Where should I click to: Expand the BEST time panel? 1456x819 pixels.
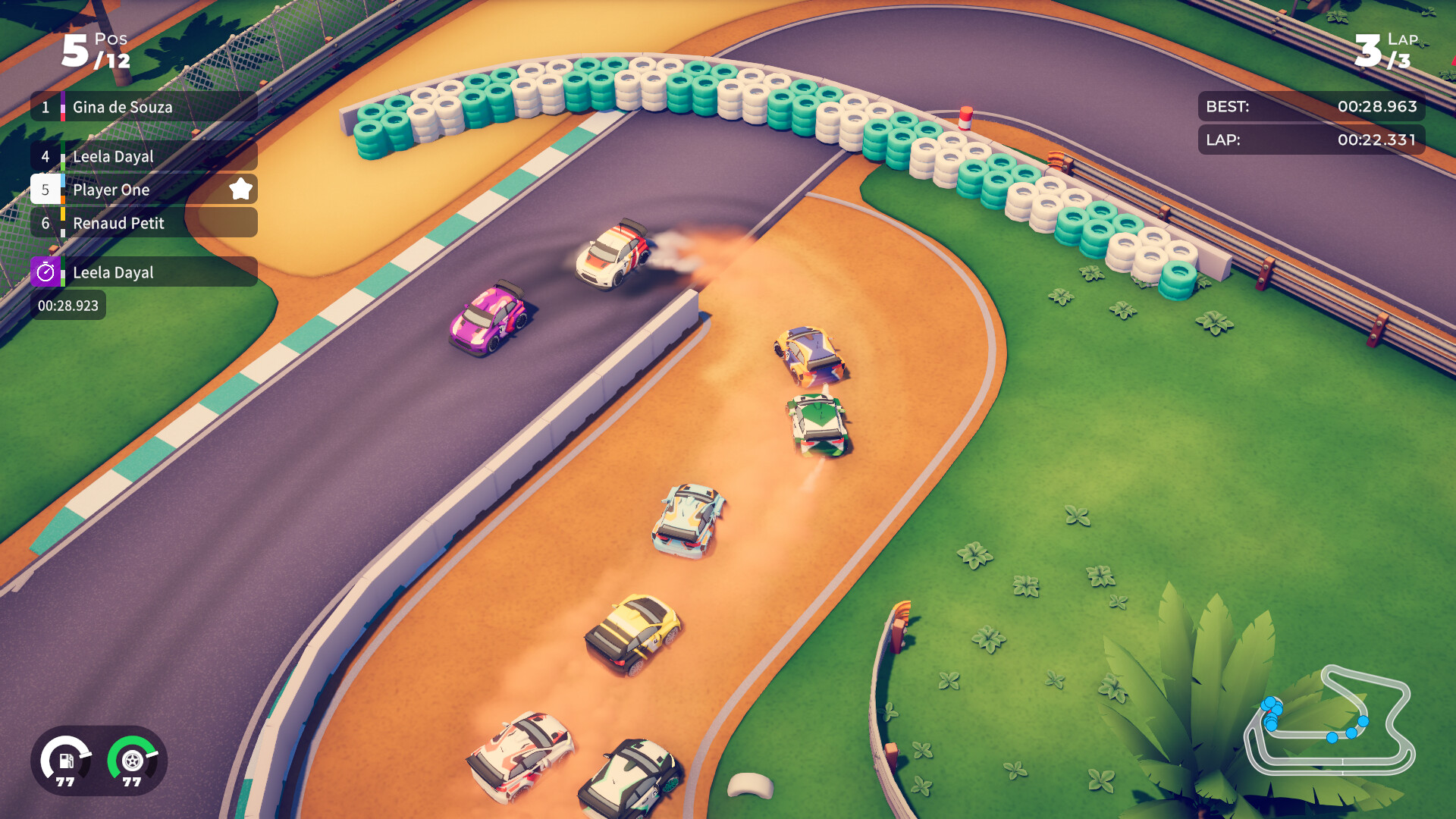pyautogui.click(x=1310, y=107)
